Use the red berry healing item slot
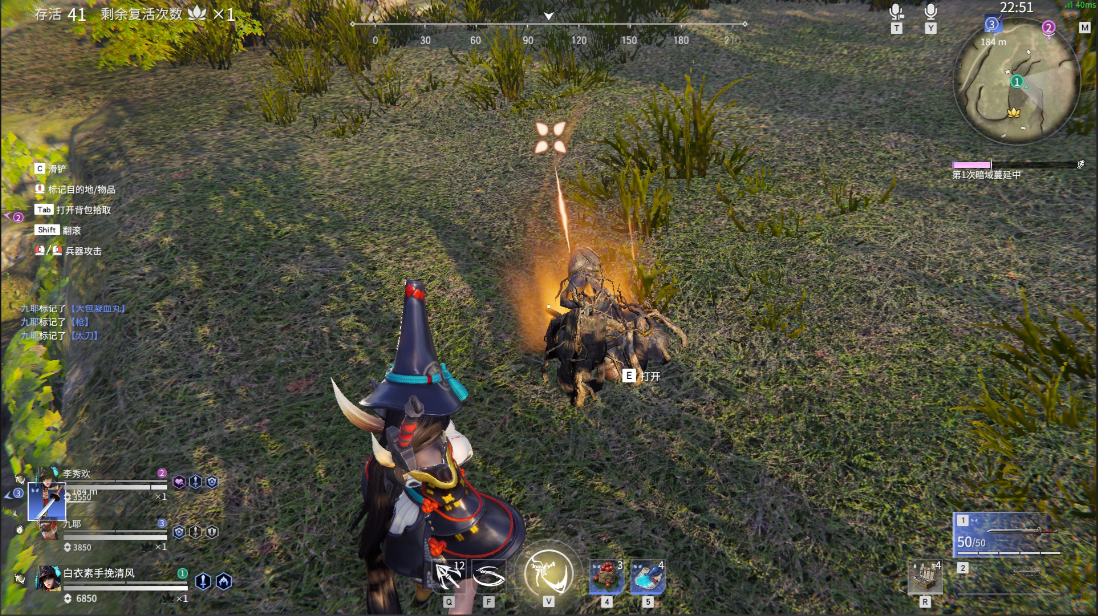Image resolution: width=1098 pixels, height=616 pixels. tap(606, 577)
